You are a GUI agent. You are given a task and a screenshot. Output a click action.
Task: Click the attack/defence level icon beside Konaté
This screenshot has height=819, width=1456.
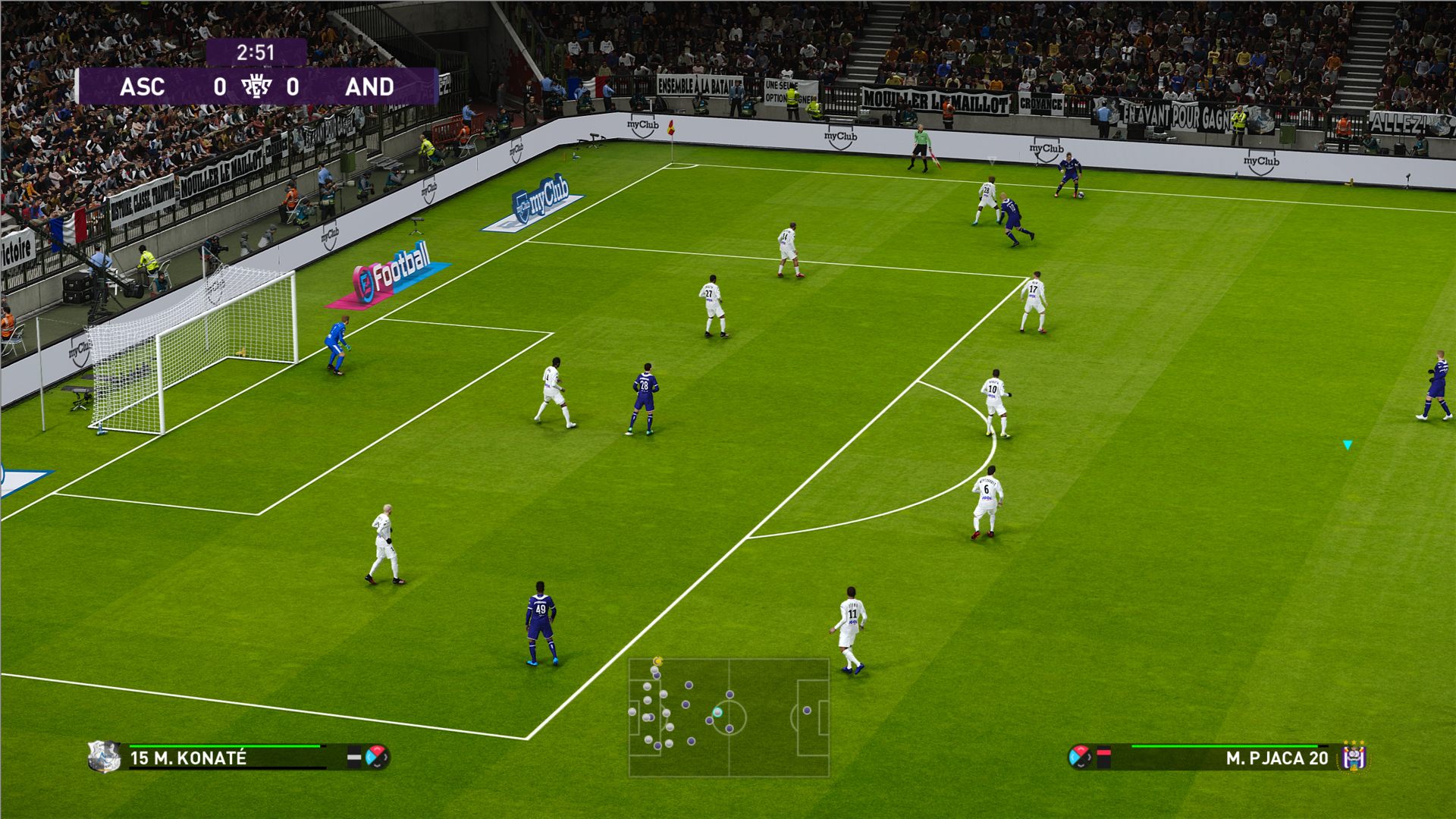377,756
